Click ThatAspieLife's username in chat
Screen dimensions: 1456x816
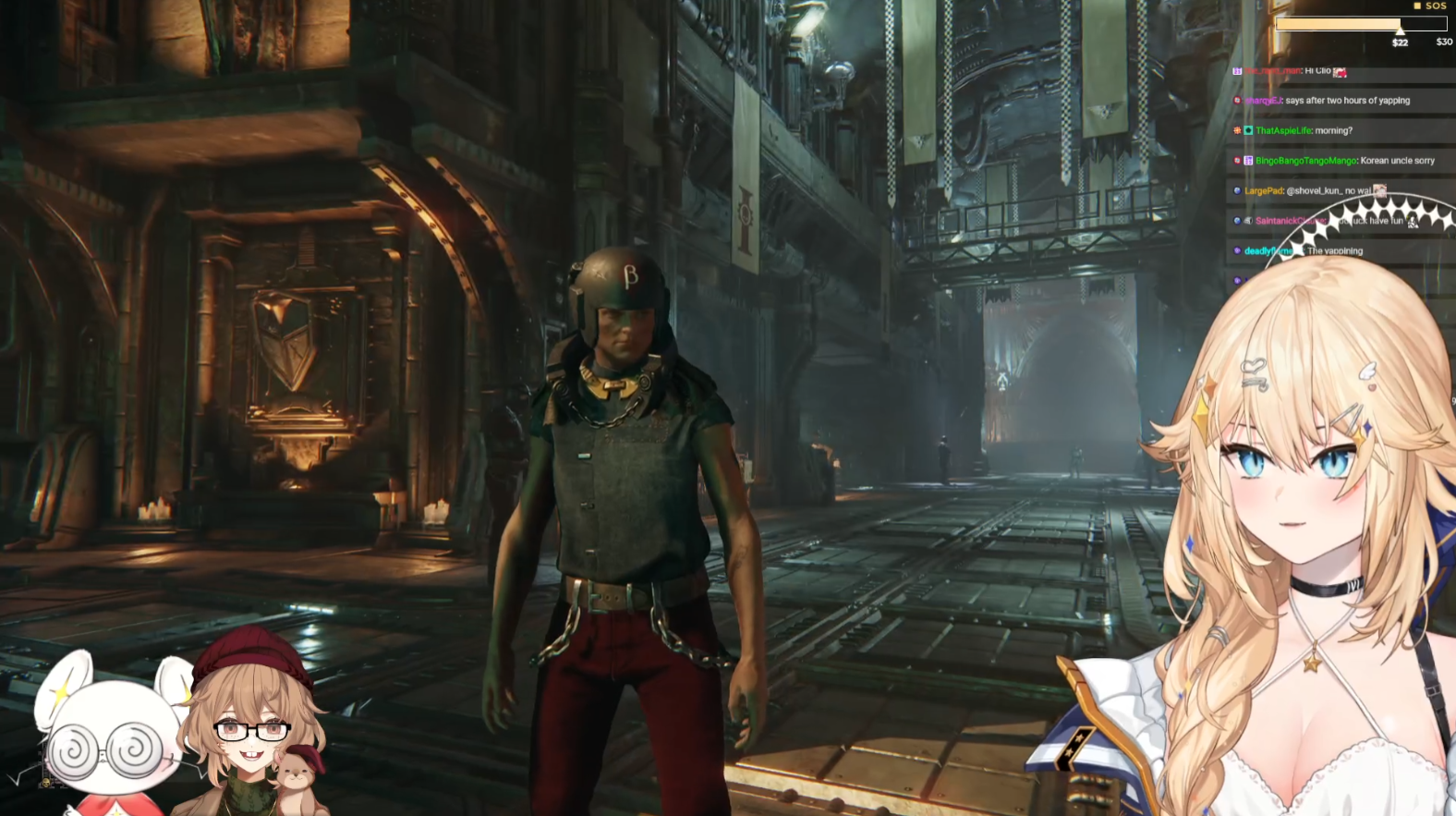(x=1283, y=131)
